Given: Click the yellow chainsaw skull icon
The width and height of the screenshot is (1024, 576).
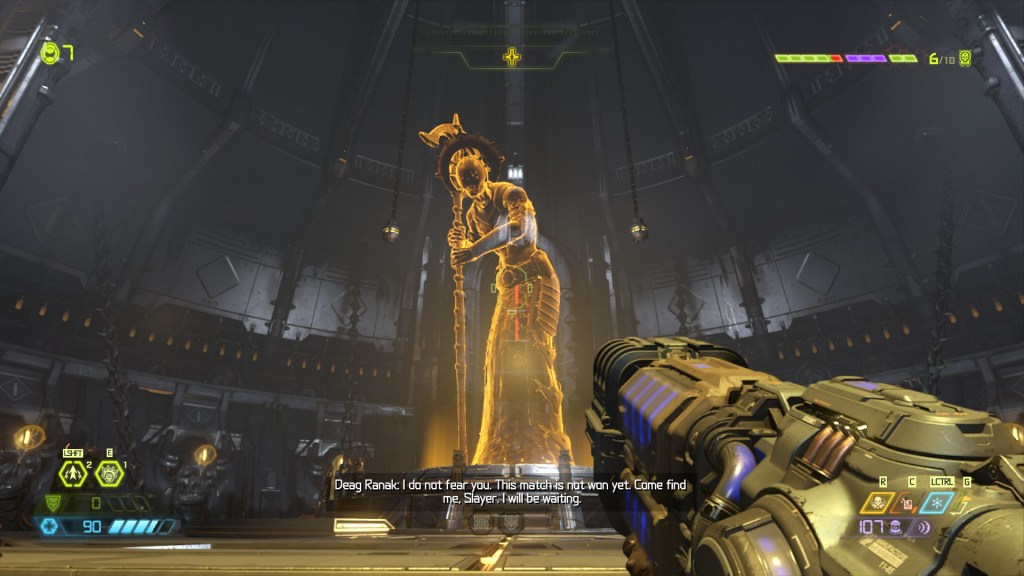Looking at the screenshot, I should 877,503.
